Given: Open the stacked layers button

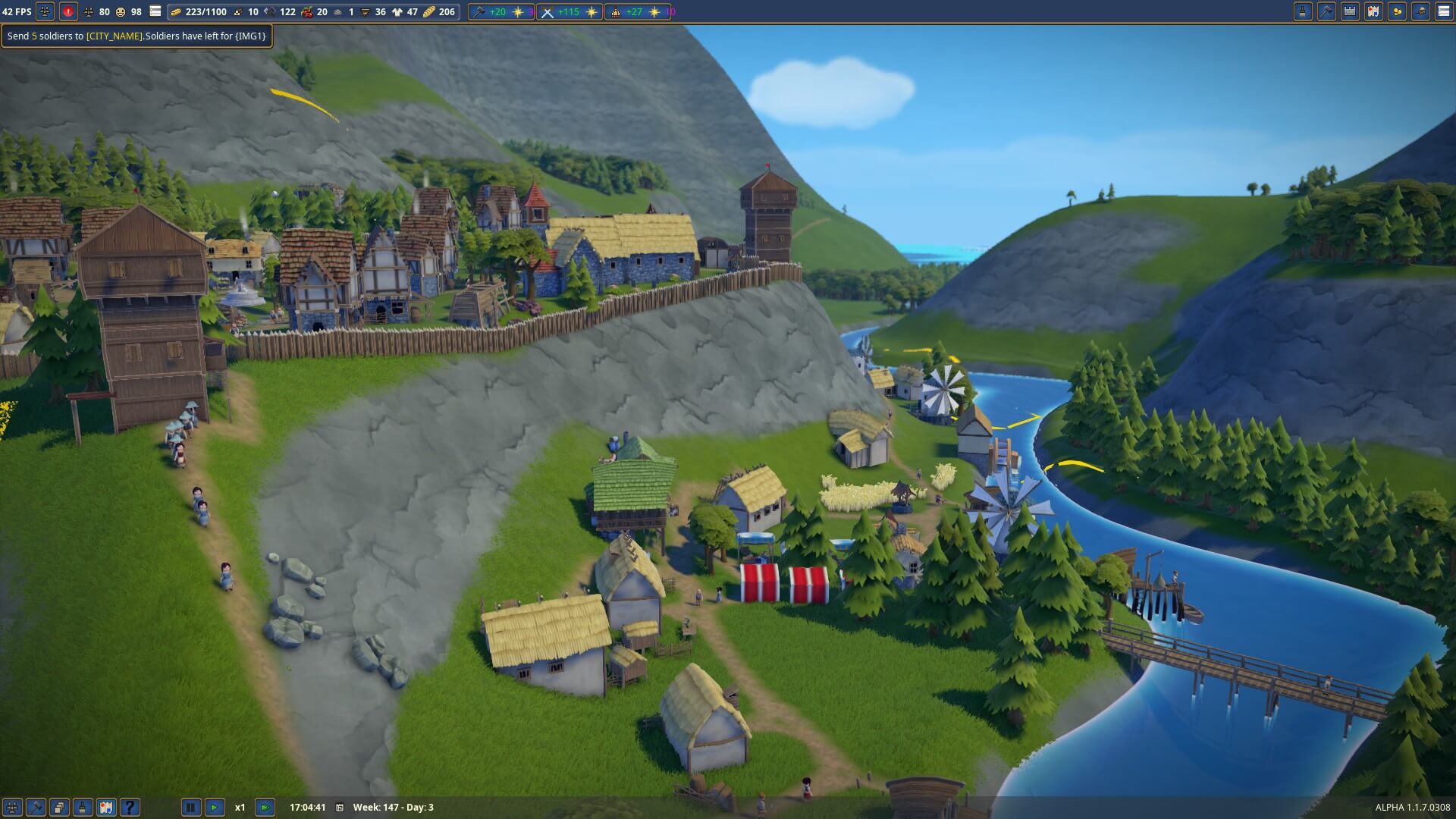Looking at the screenshot, I should pos(59,808).
